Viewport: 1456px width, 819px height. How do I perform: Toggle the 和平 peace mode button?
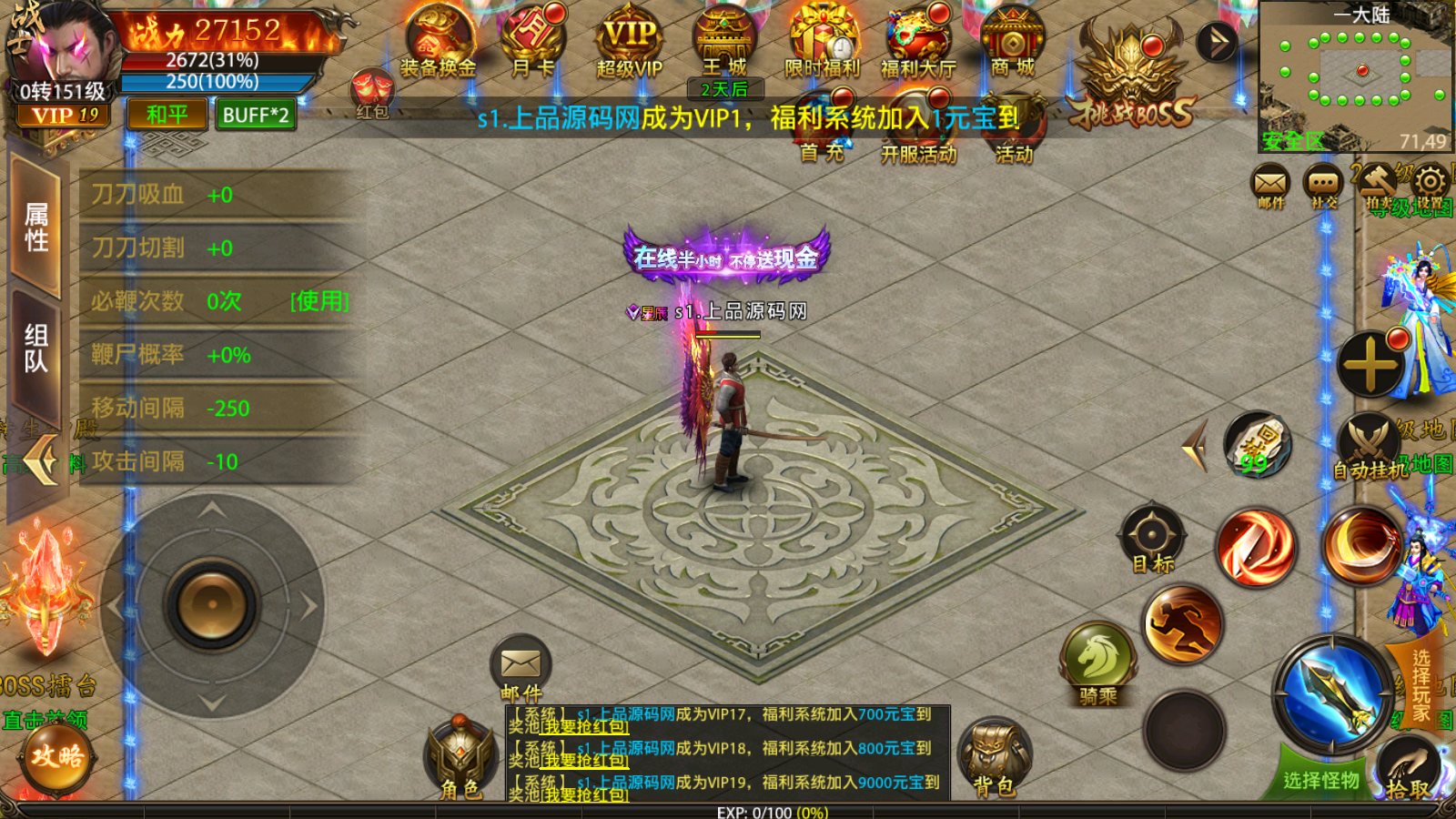click(x=167, y=116)
